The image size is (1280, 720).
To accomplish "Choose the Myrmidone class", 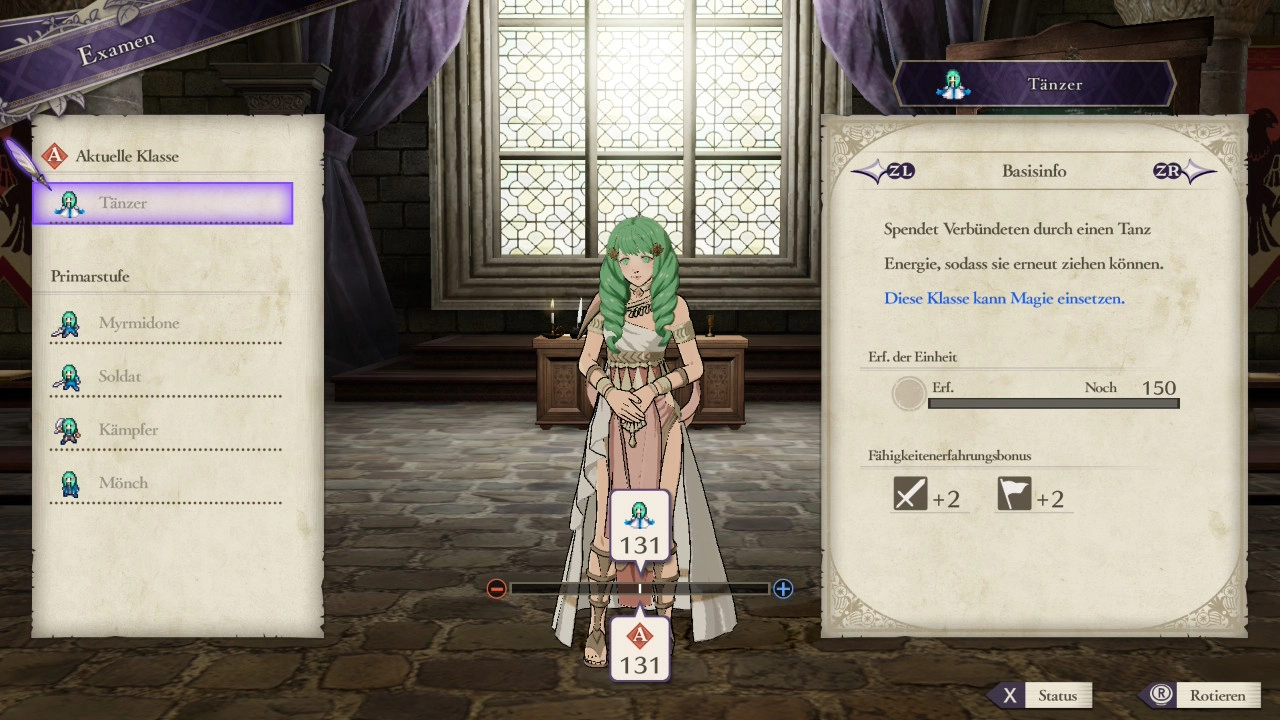I will tap(165, 324).
